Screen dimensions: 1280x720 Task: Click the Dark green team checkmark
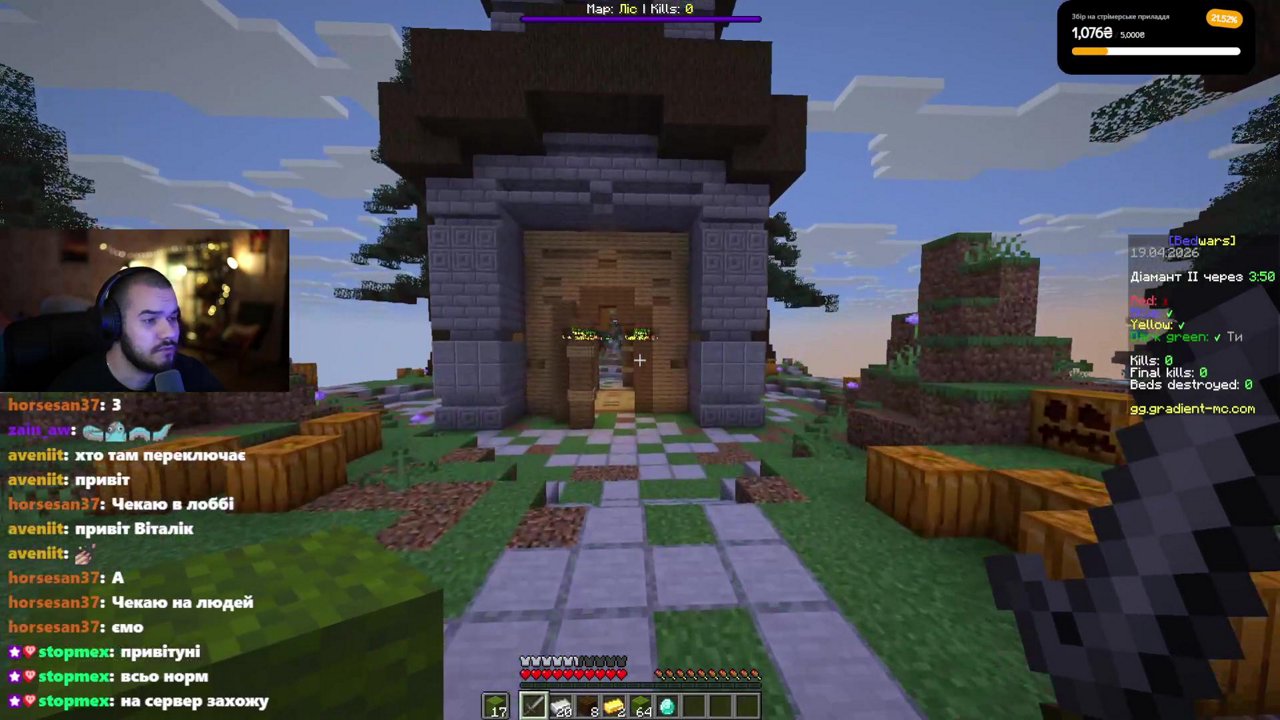(1217, 337)
